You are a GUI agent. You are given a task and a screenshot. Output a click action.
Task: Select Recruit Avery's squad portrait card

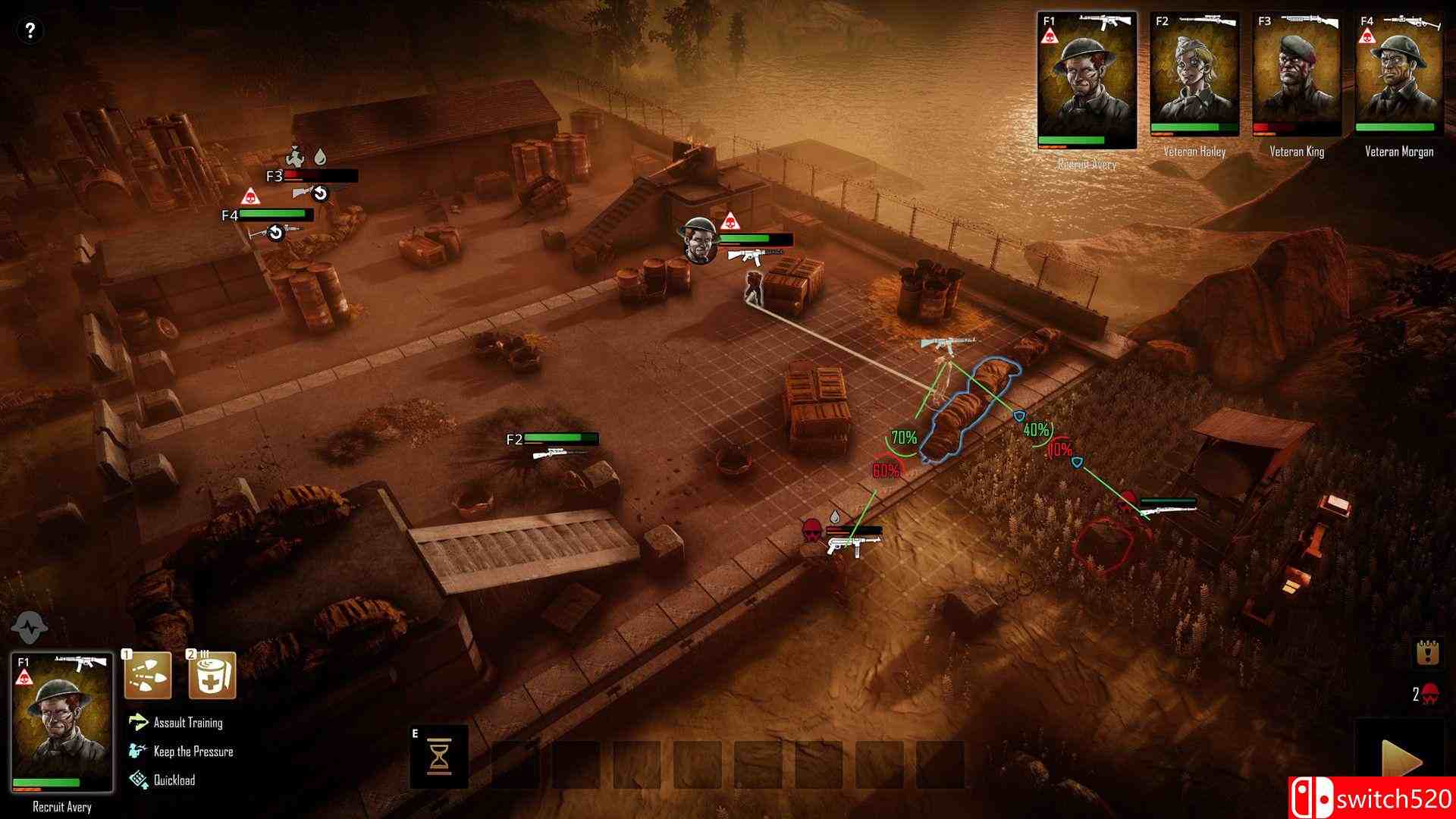tap(1087, 80)
